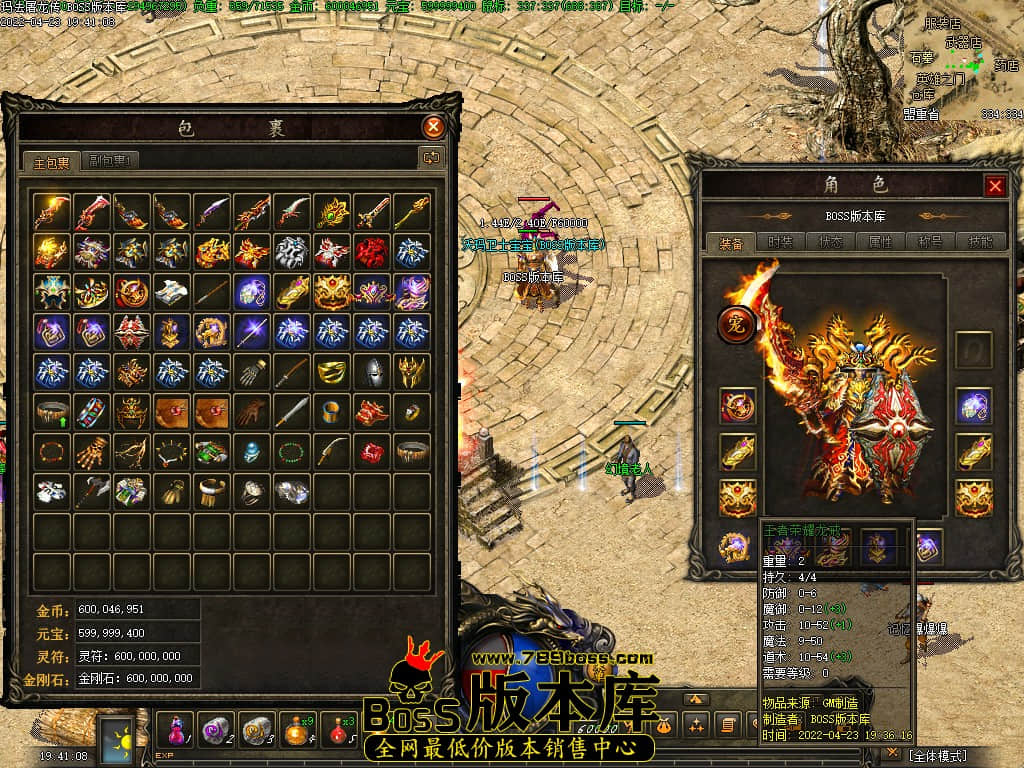Open the 时装 fashion tab
This screenshot has width=1024, height=768.
click(780, 242)
